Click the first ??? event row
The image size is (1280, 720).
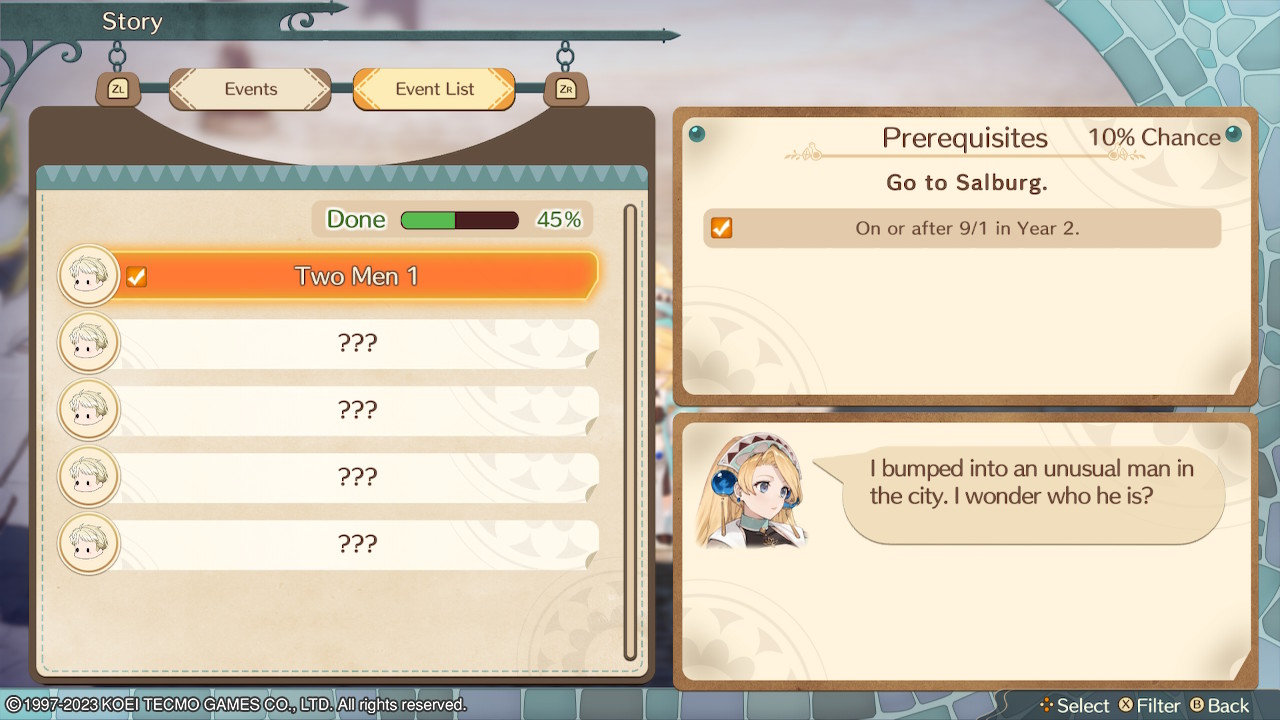pyautogui.click(x=358, y=342)
